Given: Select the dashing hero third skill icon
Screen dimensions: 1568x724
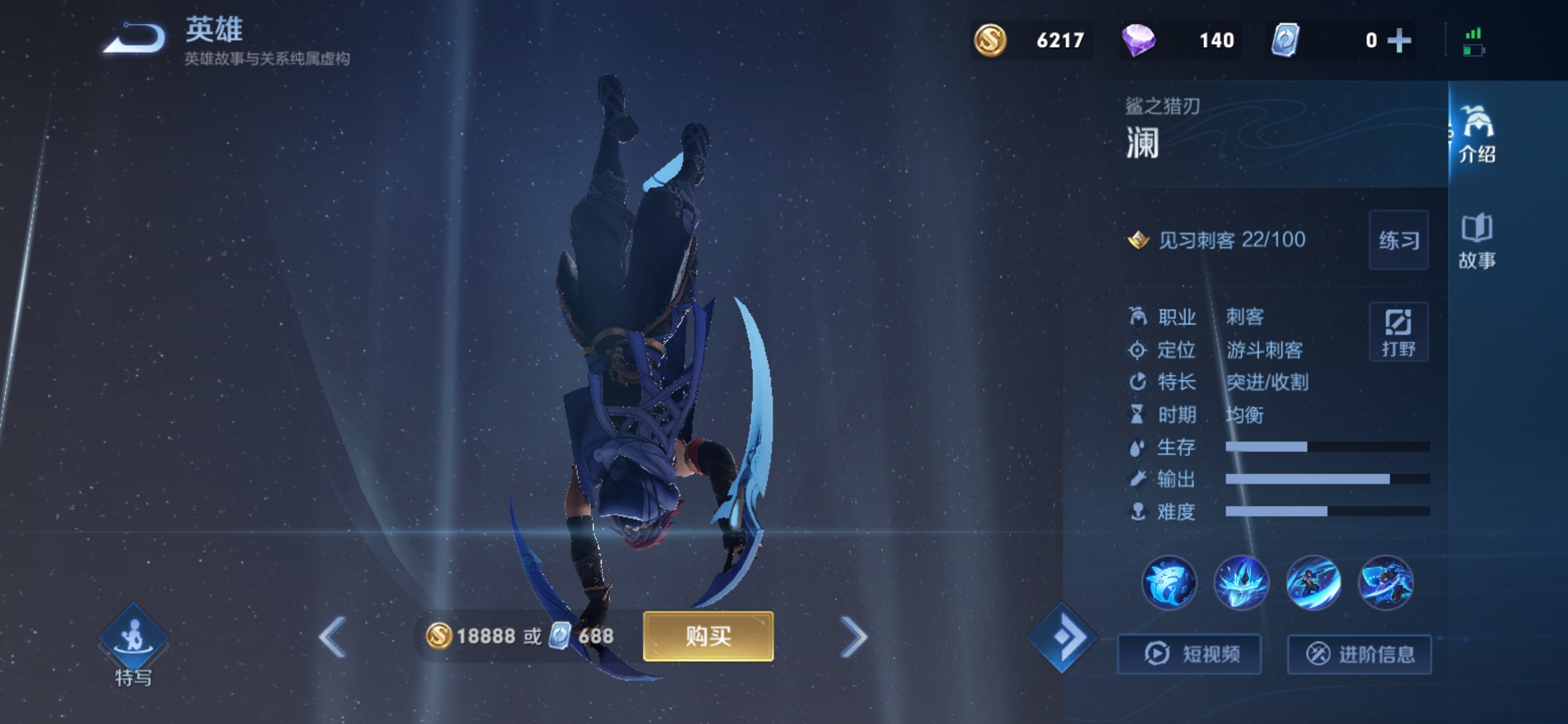Looking at the screenshot, I should (x=1313, y=583).
